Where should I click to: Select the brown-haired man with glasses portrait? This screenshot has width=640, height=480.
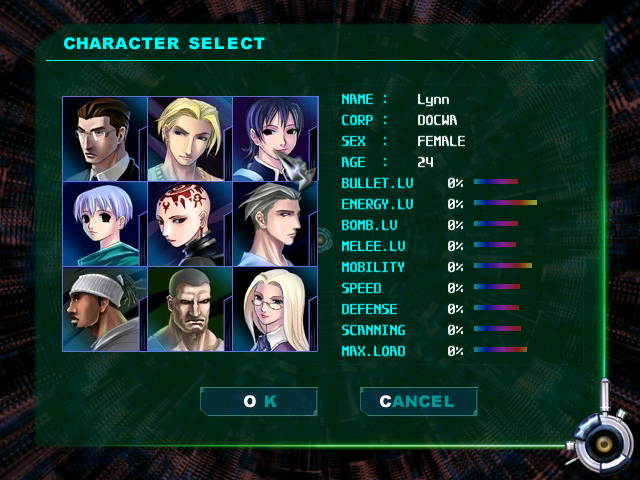pos(105,139)
